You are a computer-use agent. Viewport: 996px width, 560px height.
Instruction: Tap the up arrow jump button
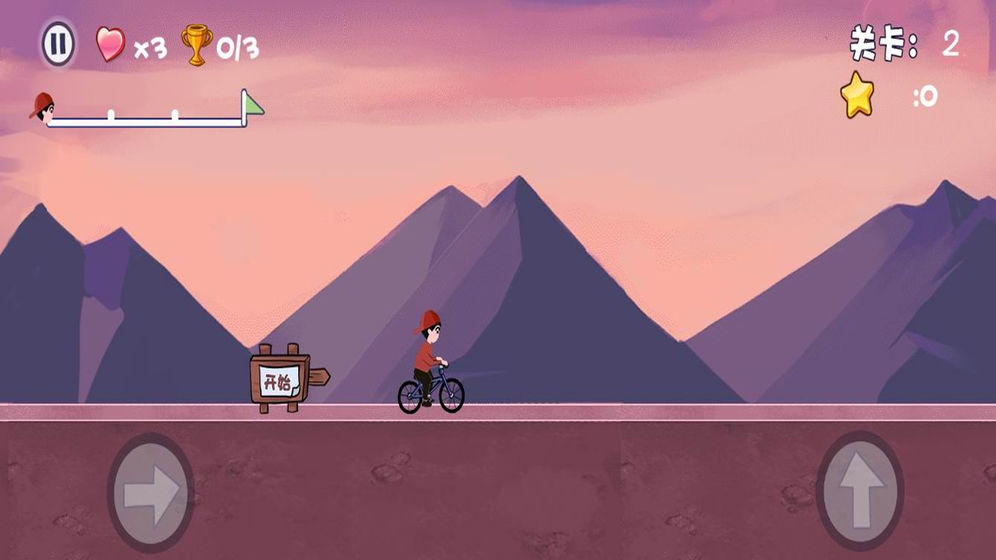tap(859, 491)
